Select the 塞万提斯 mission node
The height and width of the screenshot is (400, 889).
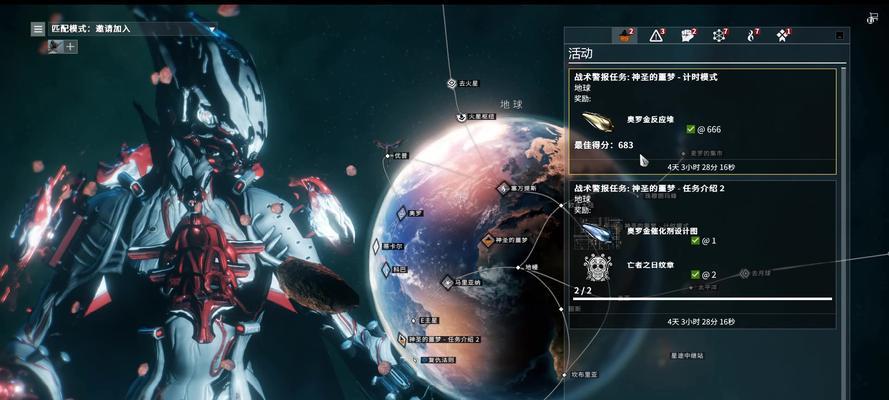[503, 188]
